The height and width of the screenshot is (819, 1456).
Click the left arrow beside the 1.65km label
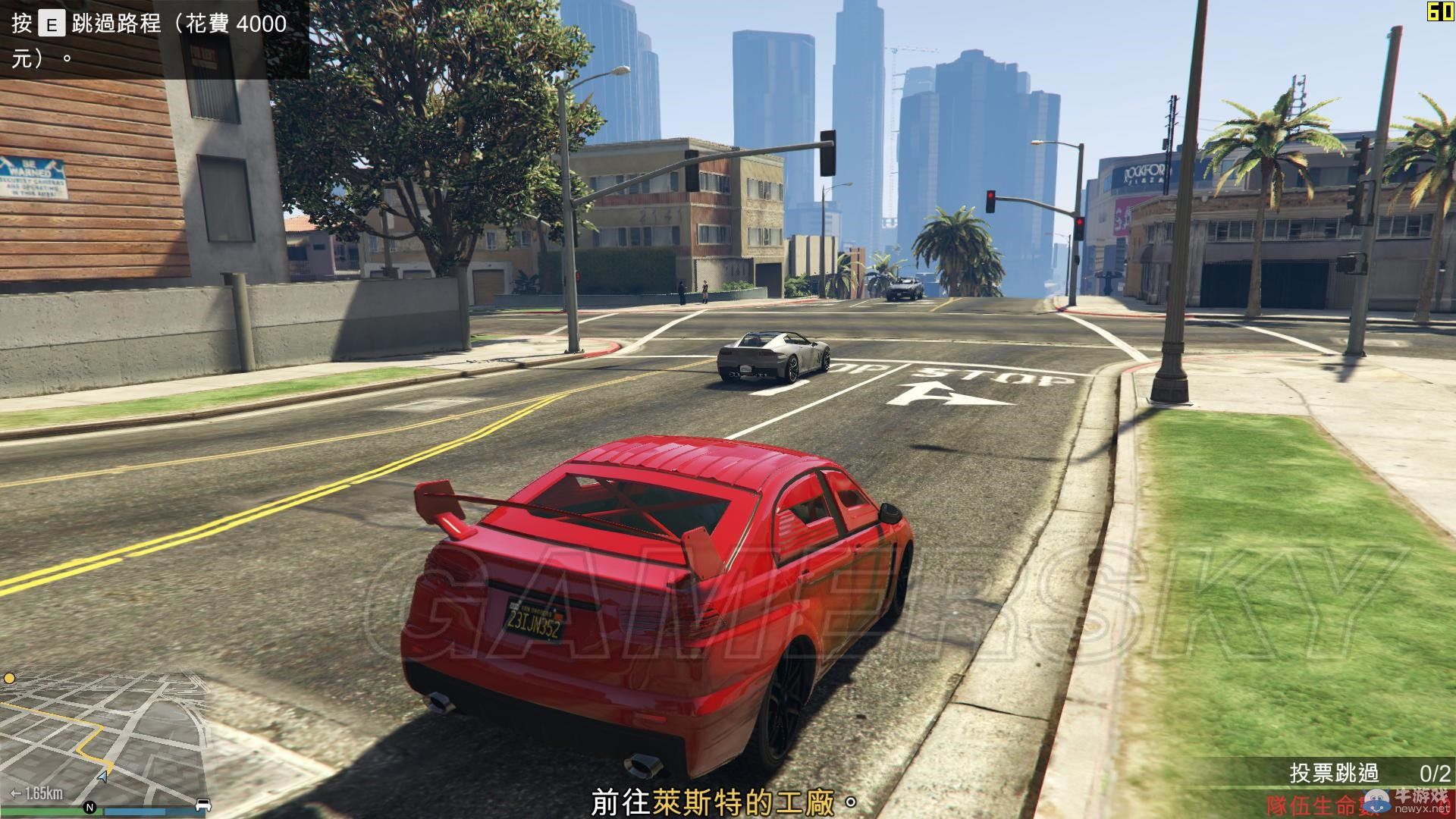pyautogui.click(x=14, y=792)
